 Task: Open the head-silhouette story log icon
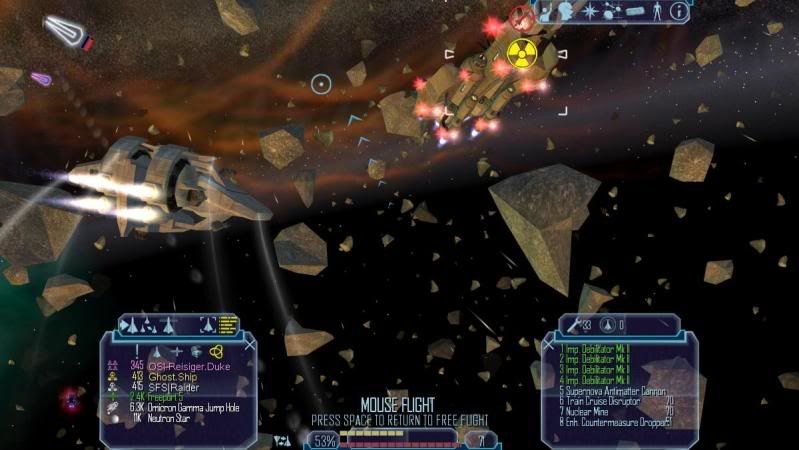[565, 11]
